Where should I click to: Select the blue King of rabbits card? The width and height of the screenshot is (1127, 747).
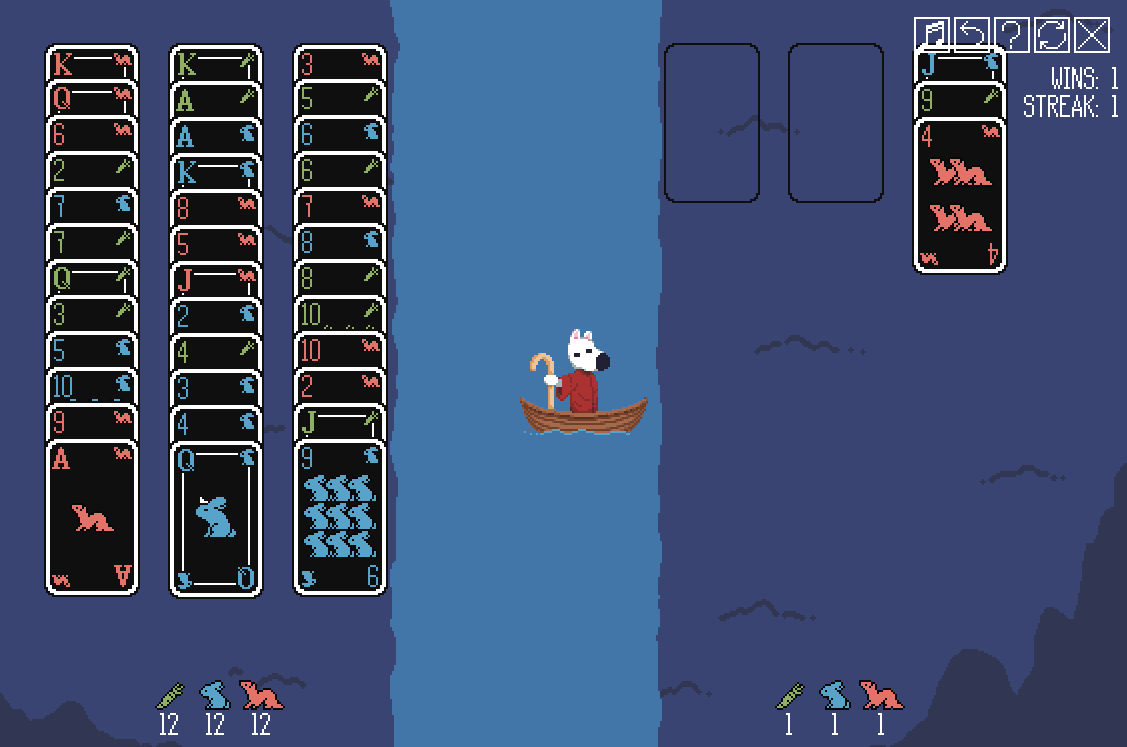coord(216,170)
